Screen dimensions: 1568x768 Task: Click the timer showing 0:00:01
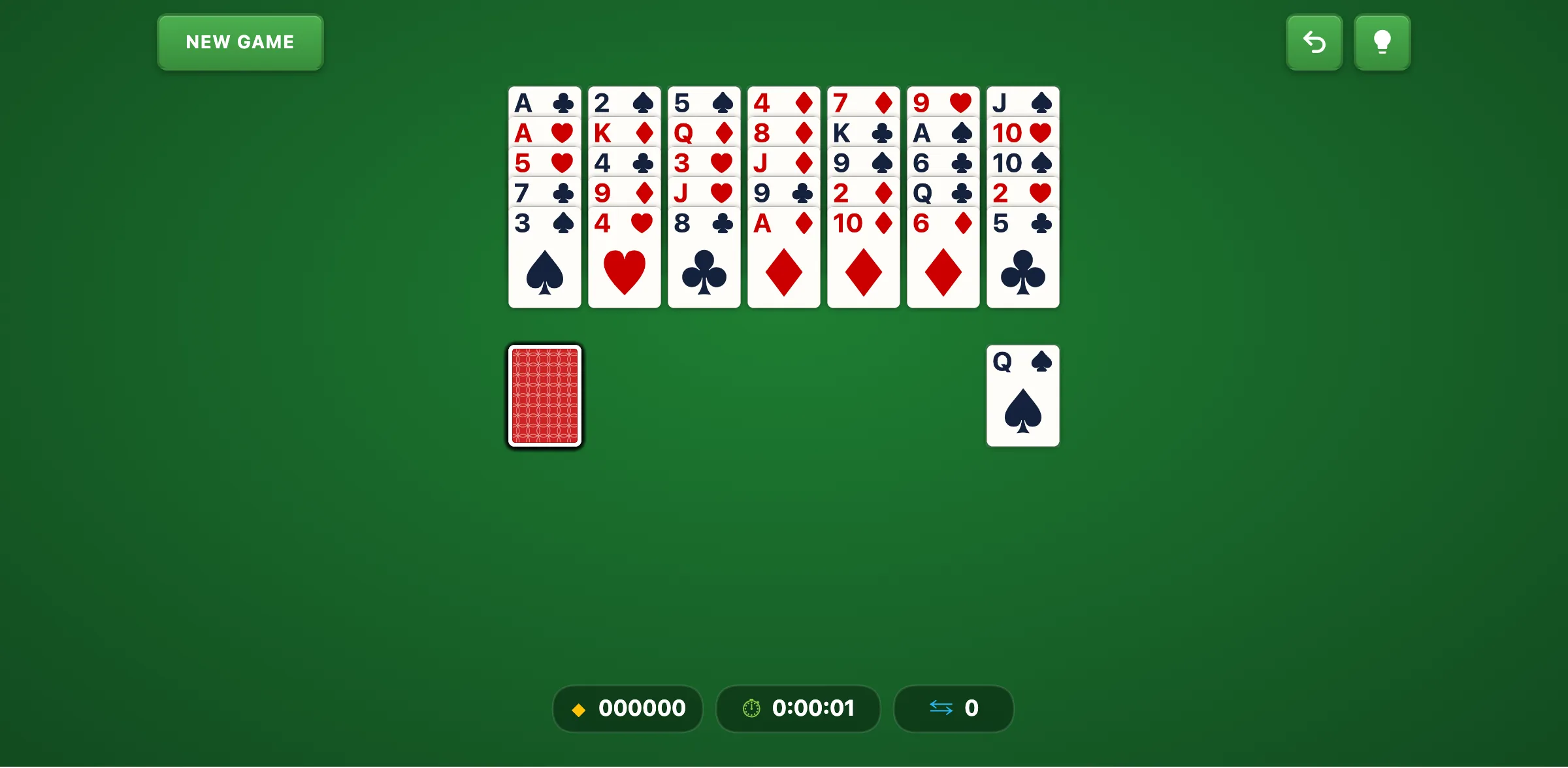pyautogui.click(x=813, y=709)
